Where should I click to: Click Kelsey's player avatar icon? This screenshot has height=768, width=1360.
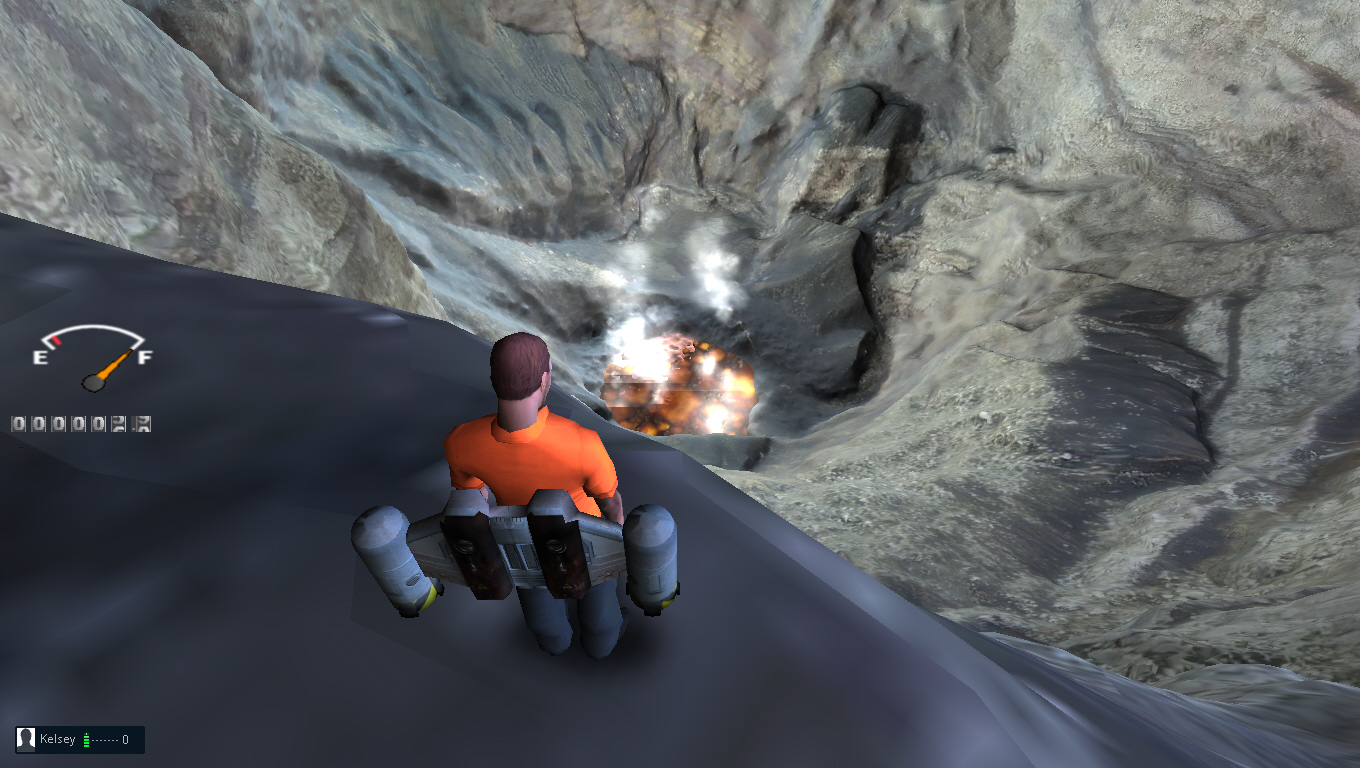(x=27, y=740)
